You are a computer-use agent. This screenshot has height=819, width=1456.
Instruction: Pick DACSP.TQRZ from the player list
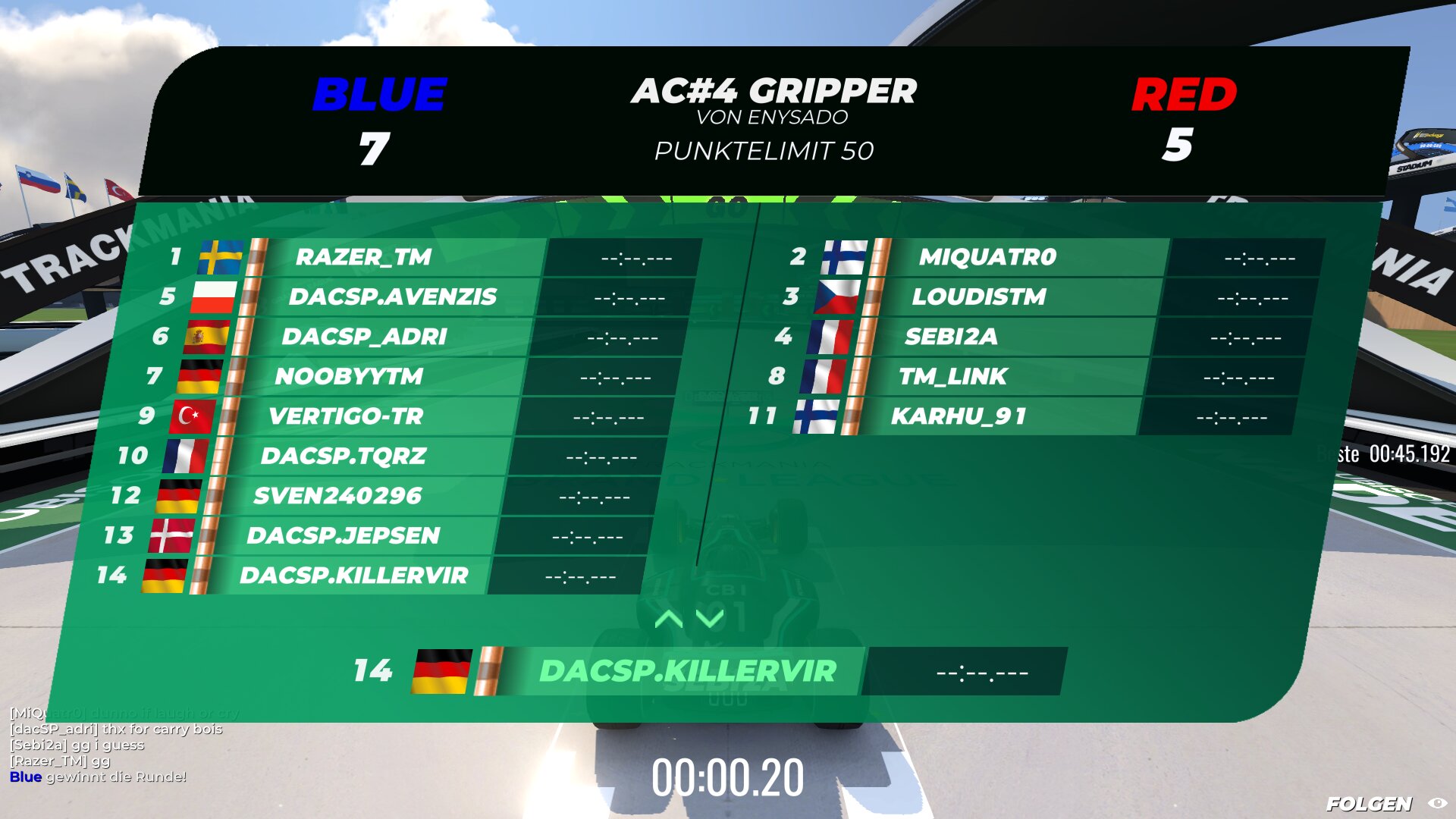click(343, 456)
